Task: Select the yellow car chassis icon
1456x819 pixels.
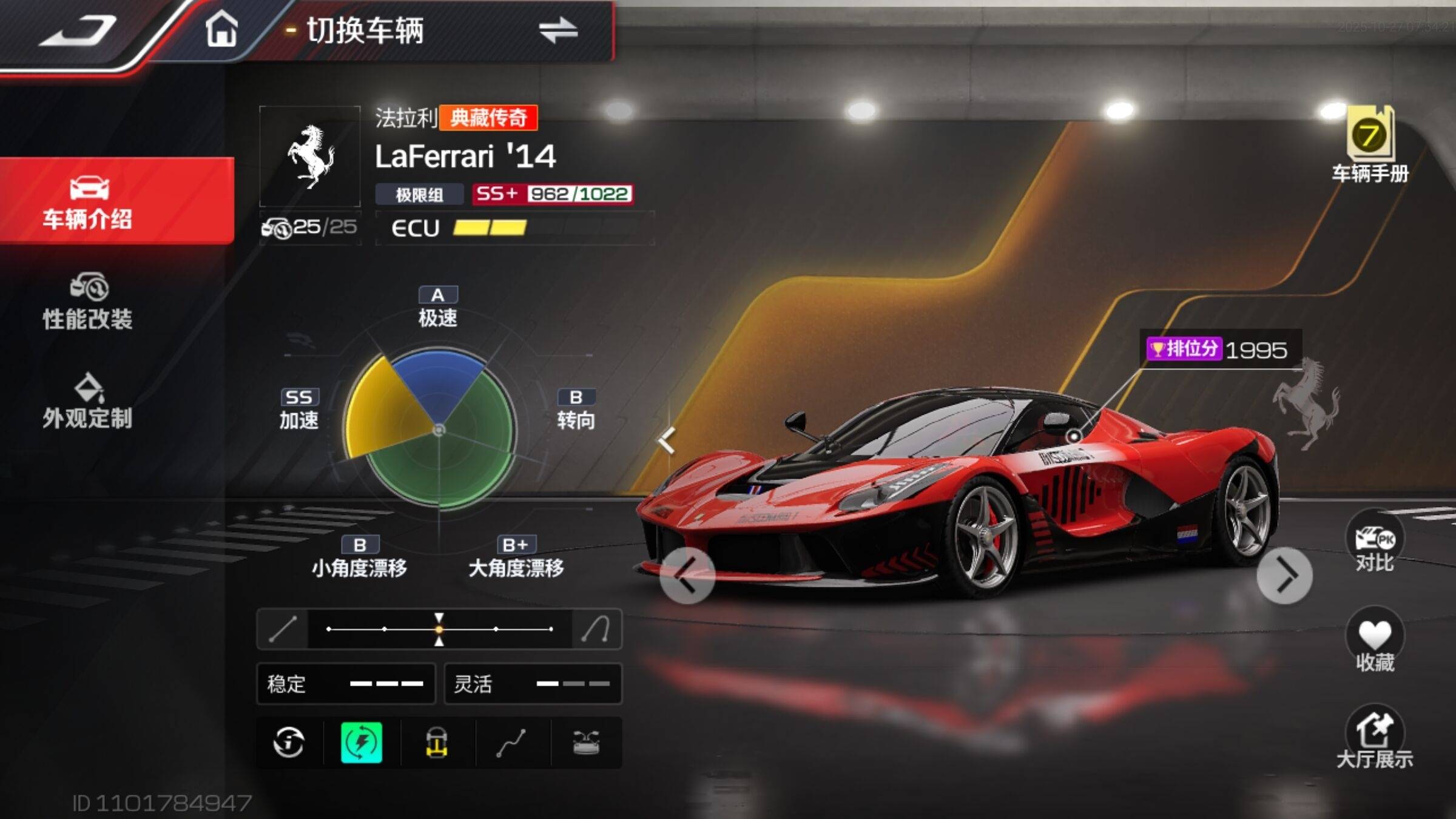Action: pos(436,742)
